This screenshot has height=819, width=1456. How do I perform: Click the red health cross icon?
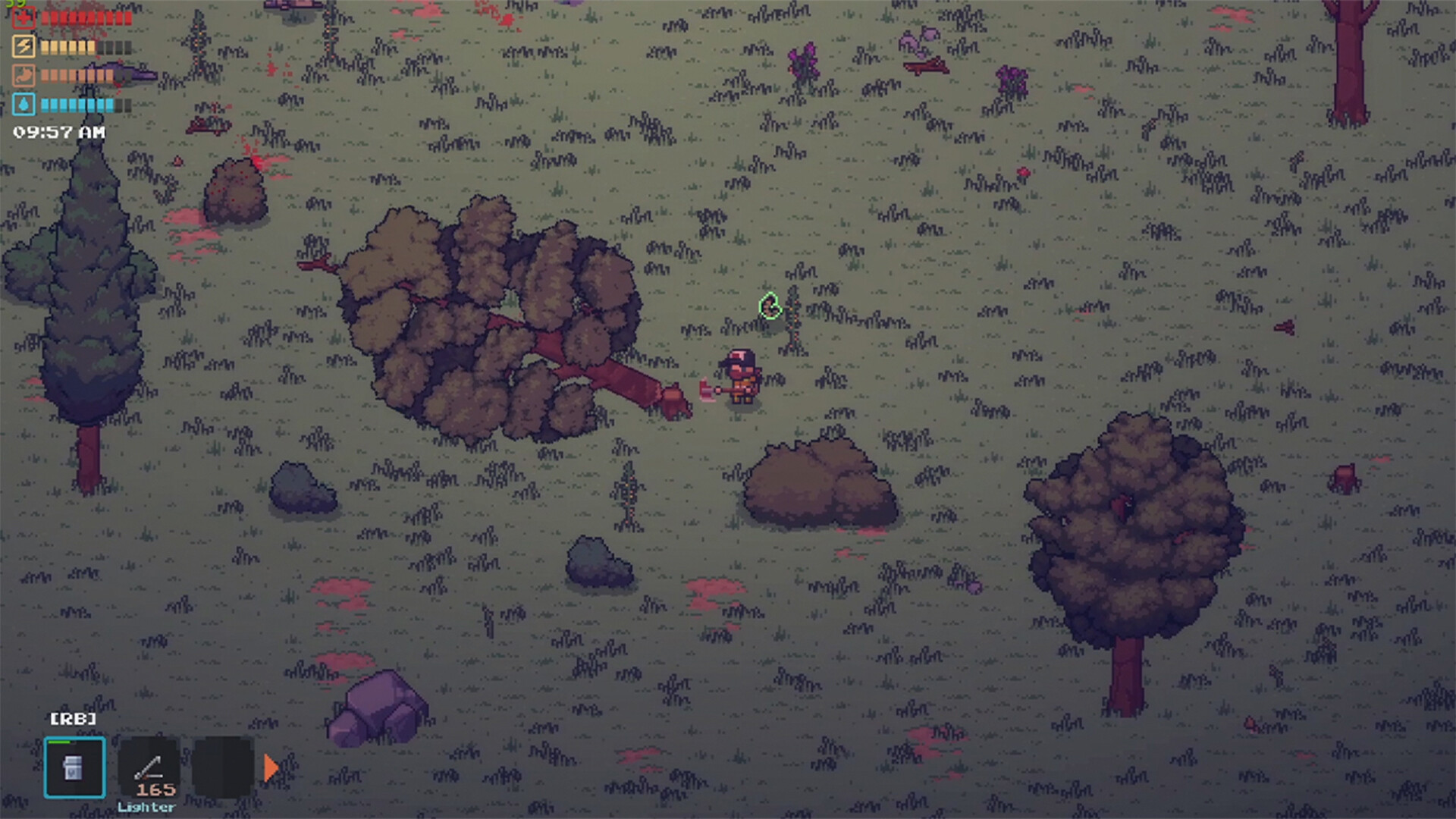(23, 17)
